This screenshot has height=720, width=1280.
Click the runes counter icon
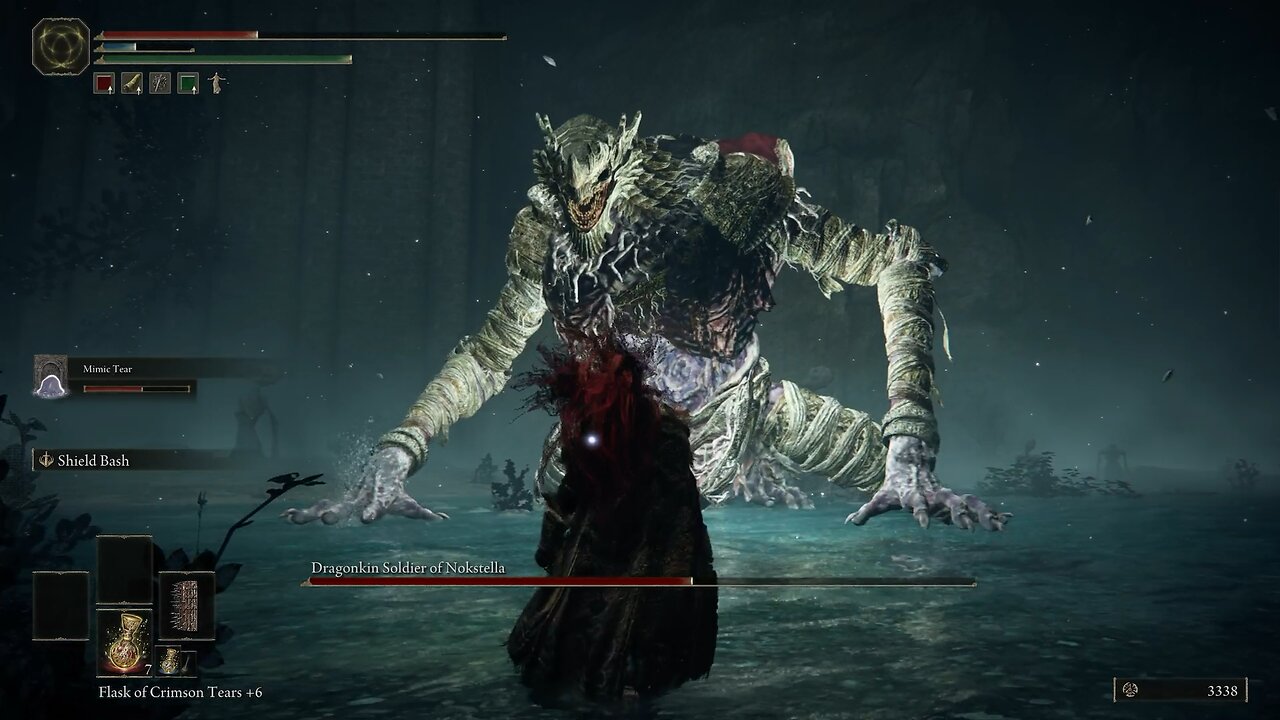pos(1131,690)
